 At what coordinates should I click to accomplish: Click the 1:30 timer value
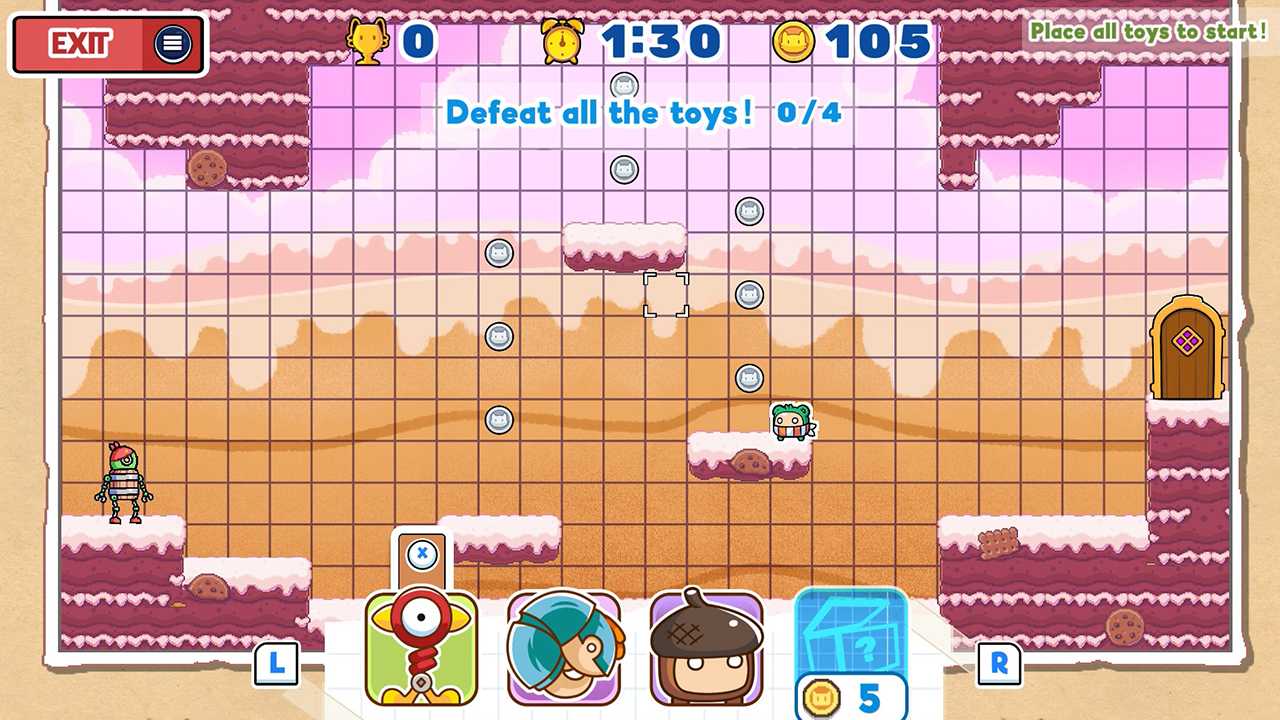click(x=661, y=40)
